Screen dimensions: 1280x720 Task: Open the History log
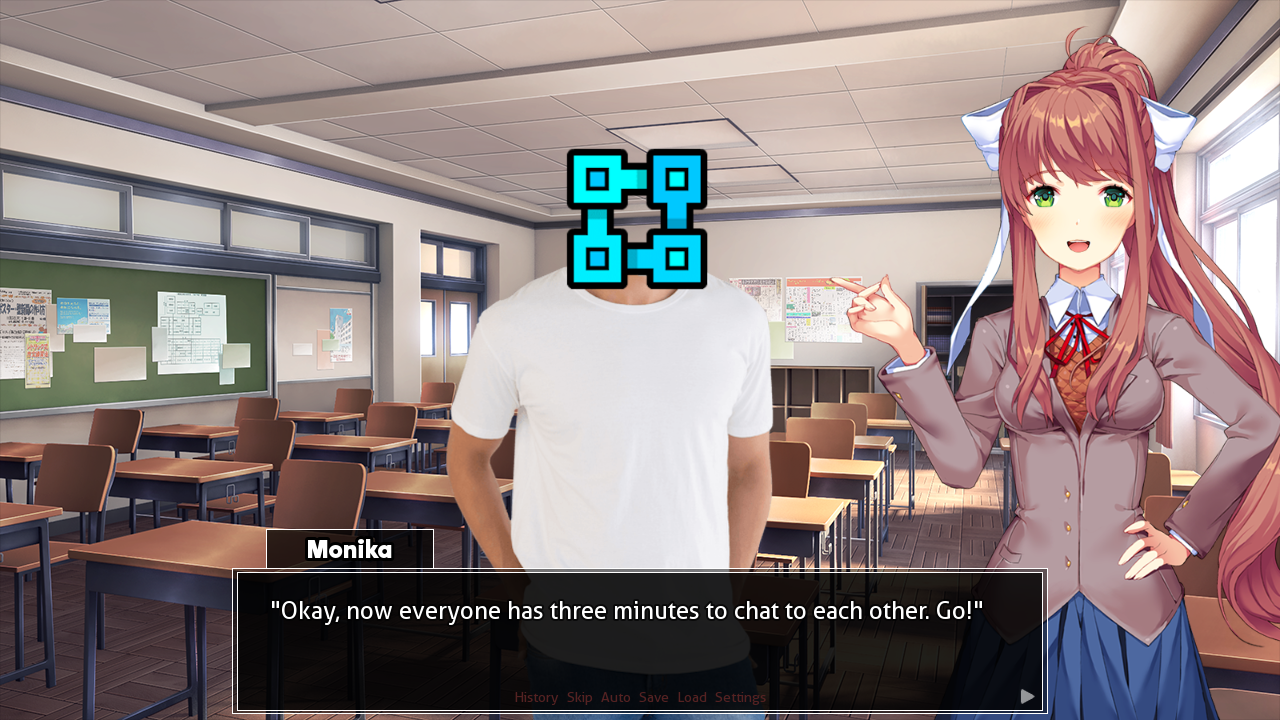[x=536, y=697]
